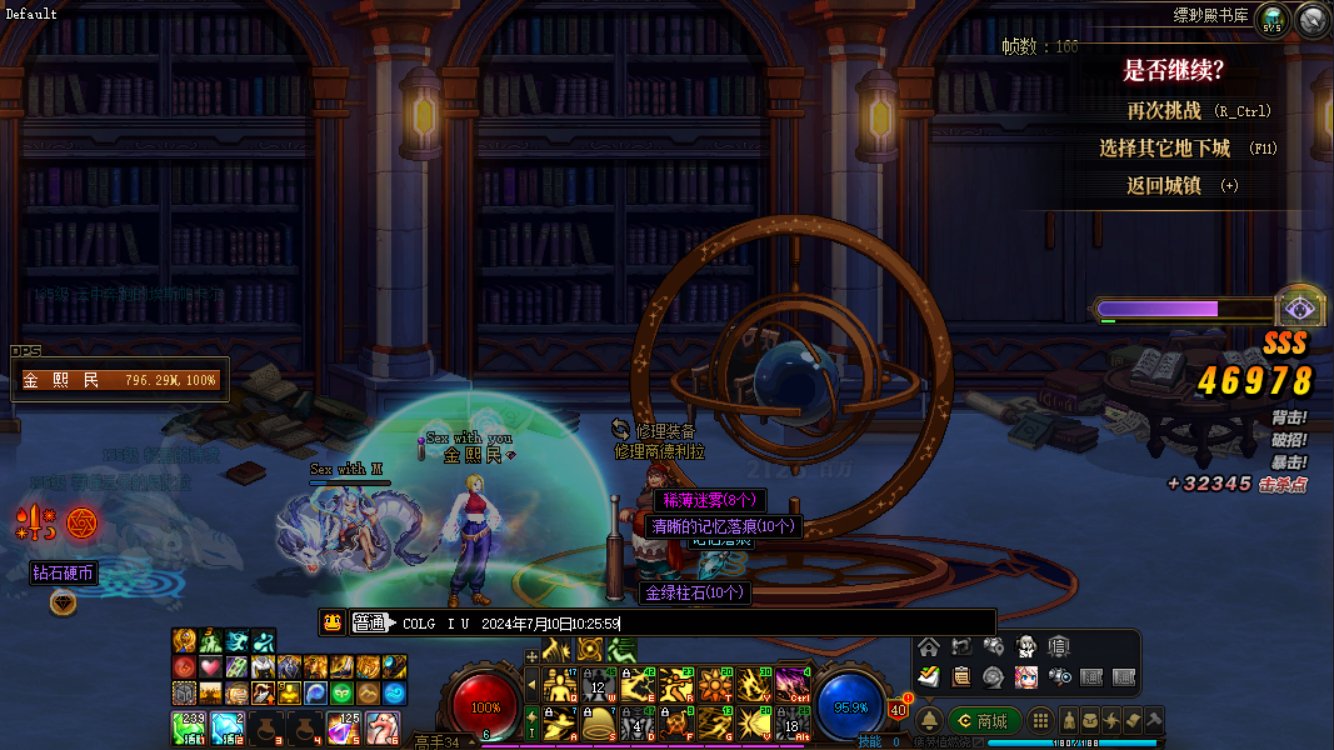Choose 再次挑战 to retry the dungeon
Viewport: 1334px width, 750px height.
click(x=1164, y=111)
